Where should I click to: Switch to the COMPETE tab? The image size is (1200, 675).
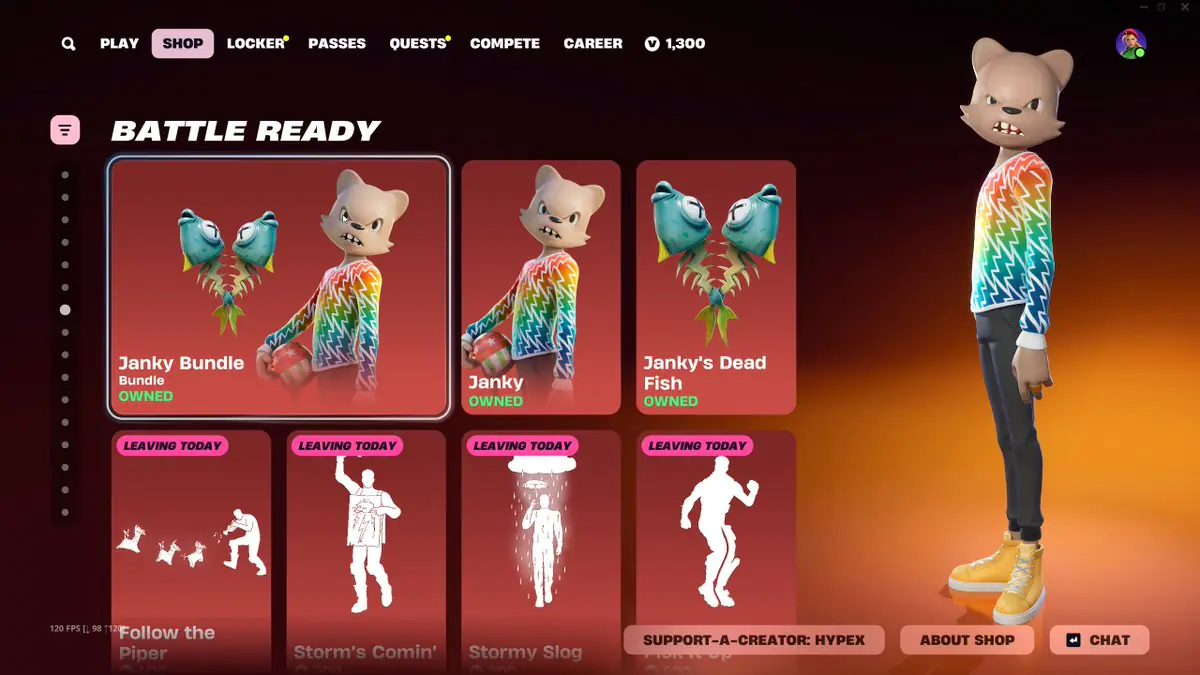(505, 44)
